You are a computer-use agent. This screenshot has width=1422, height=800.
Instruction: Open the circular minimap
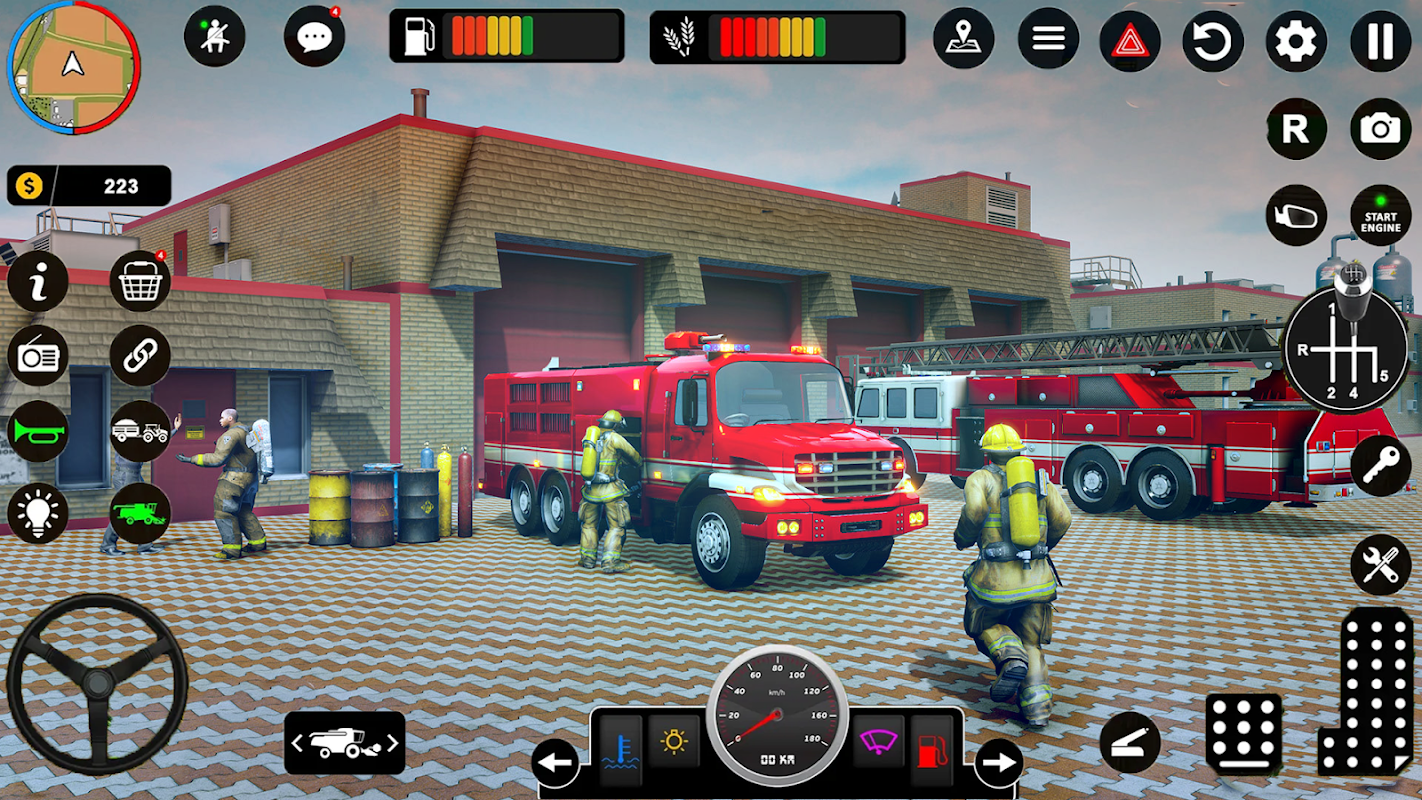pos(73,67)
